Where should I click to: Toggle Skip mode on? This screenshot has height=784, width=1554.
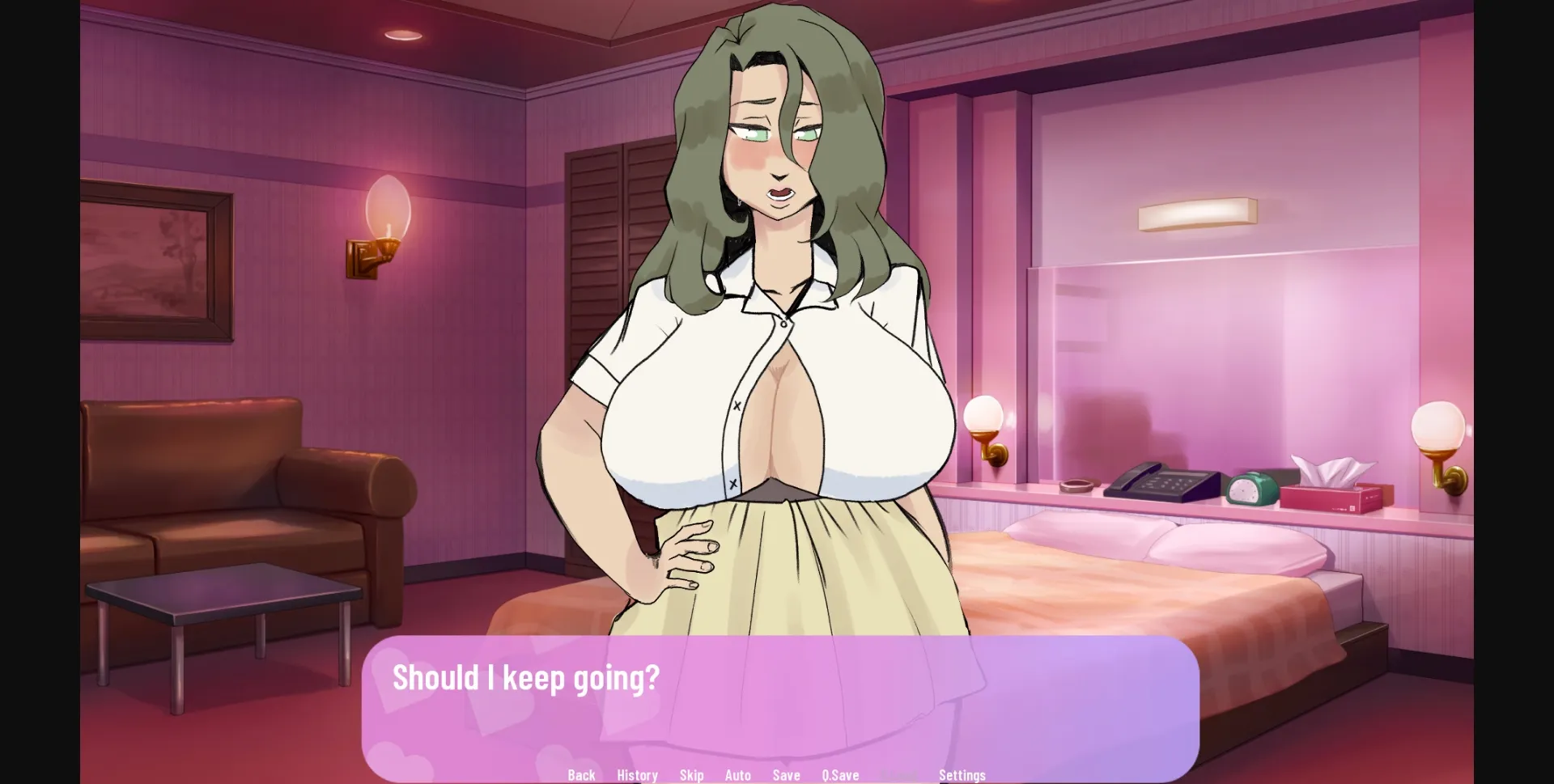coord(692,775)
